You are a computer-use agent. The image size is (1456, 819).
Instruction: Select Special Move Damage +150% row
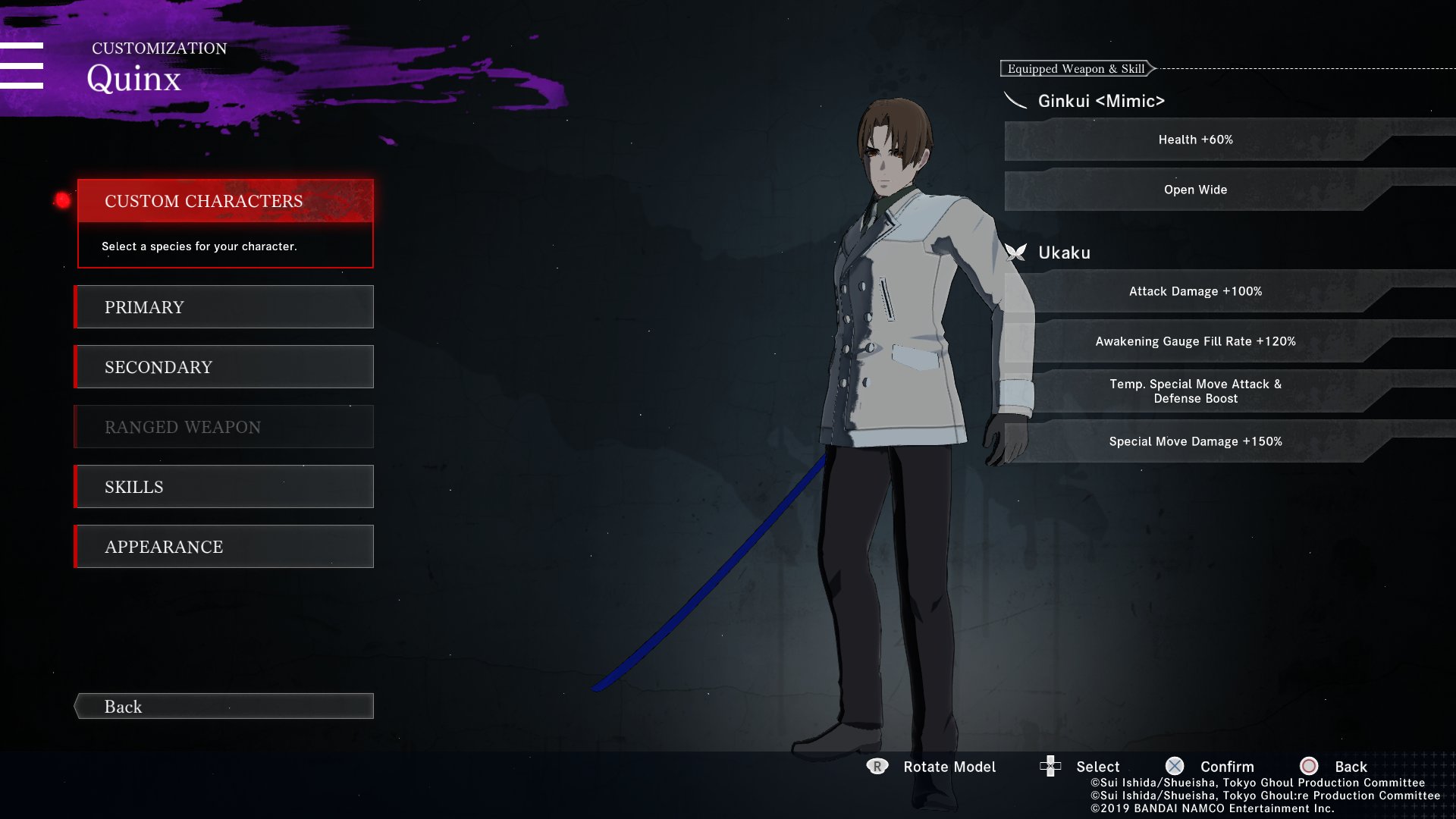pyautogui.click(x=1195, y=441)
